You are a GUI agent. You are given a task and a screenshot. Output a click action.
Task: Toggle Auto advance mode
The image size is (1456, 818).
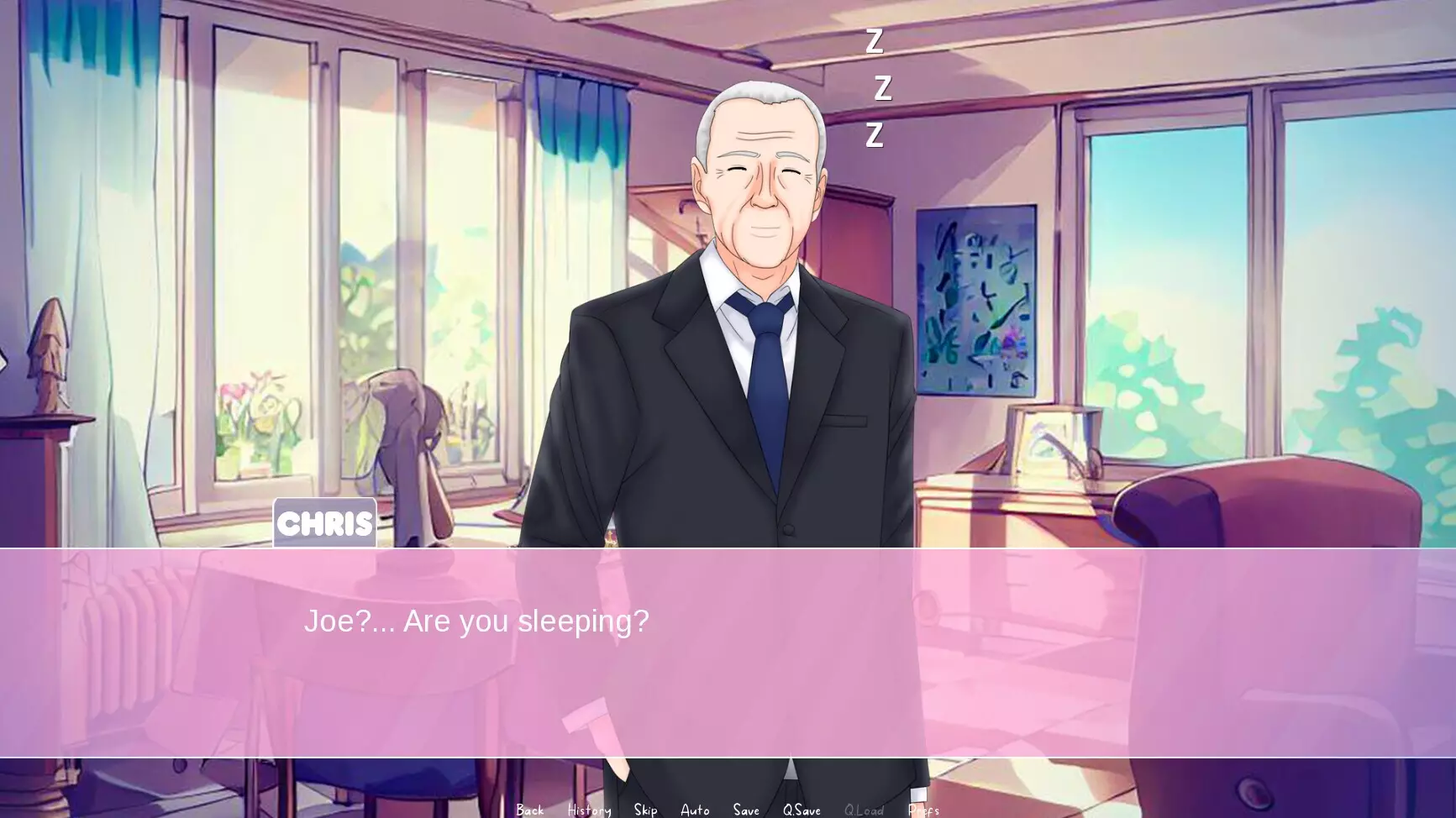pos(695,809)
